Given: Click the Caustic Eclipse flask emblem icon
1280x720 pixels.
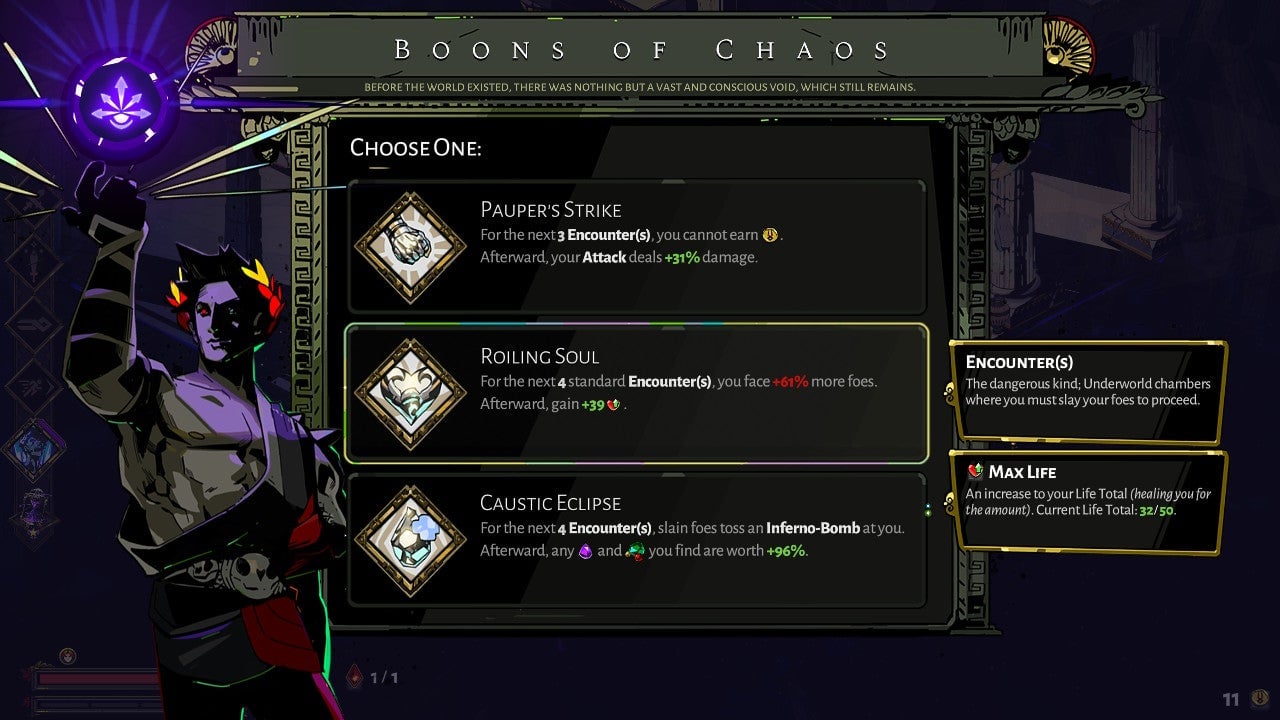Looking at the screenshot, I should pos(410,538).
